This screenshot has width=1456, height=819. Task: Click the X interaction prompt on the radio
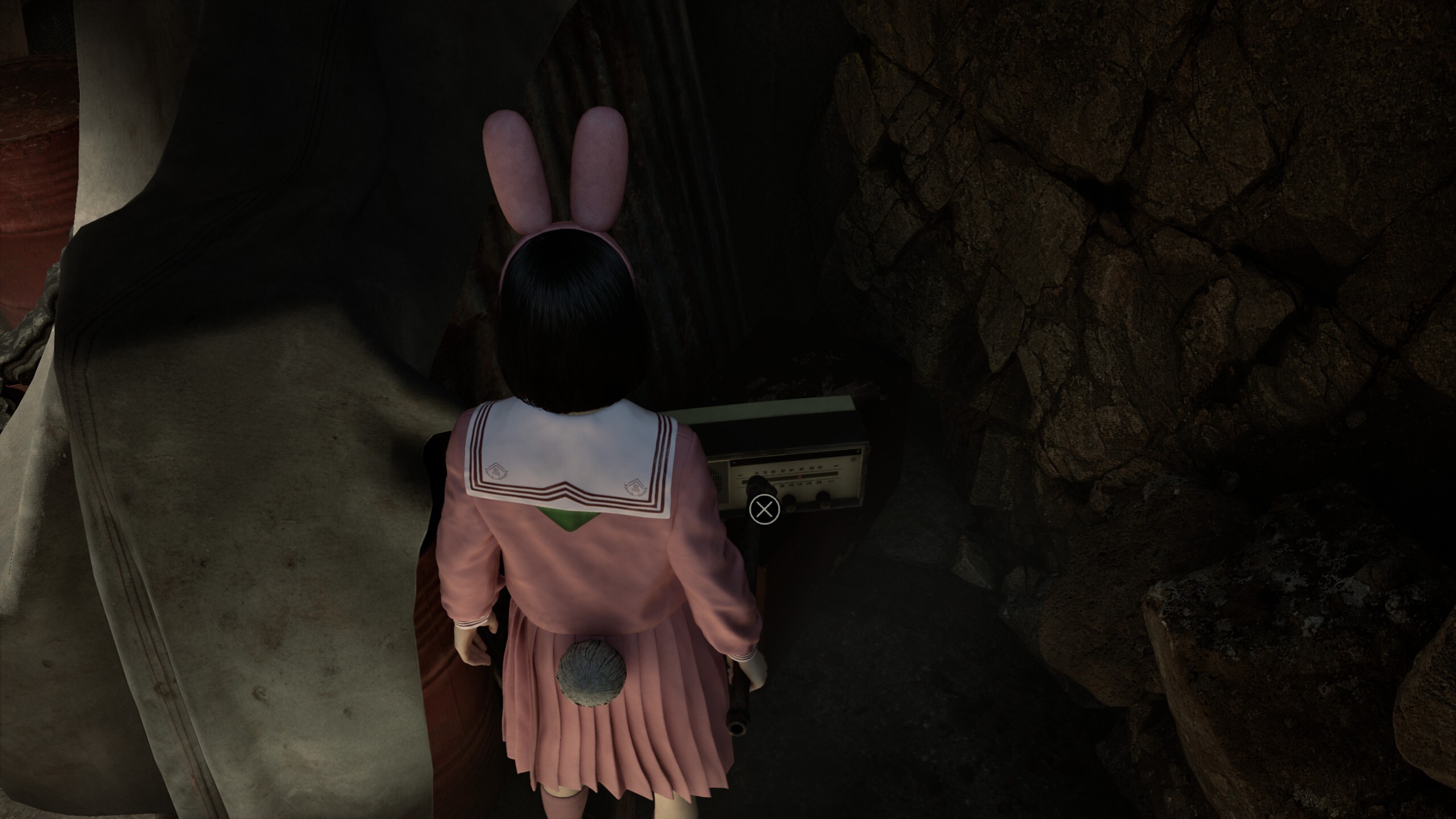[x=764, y=510]
